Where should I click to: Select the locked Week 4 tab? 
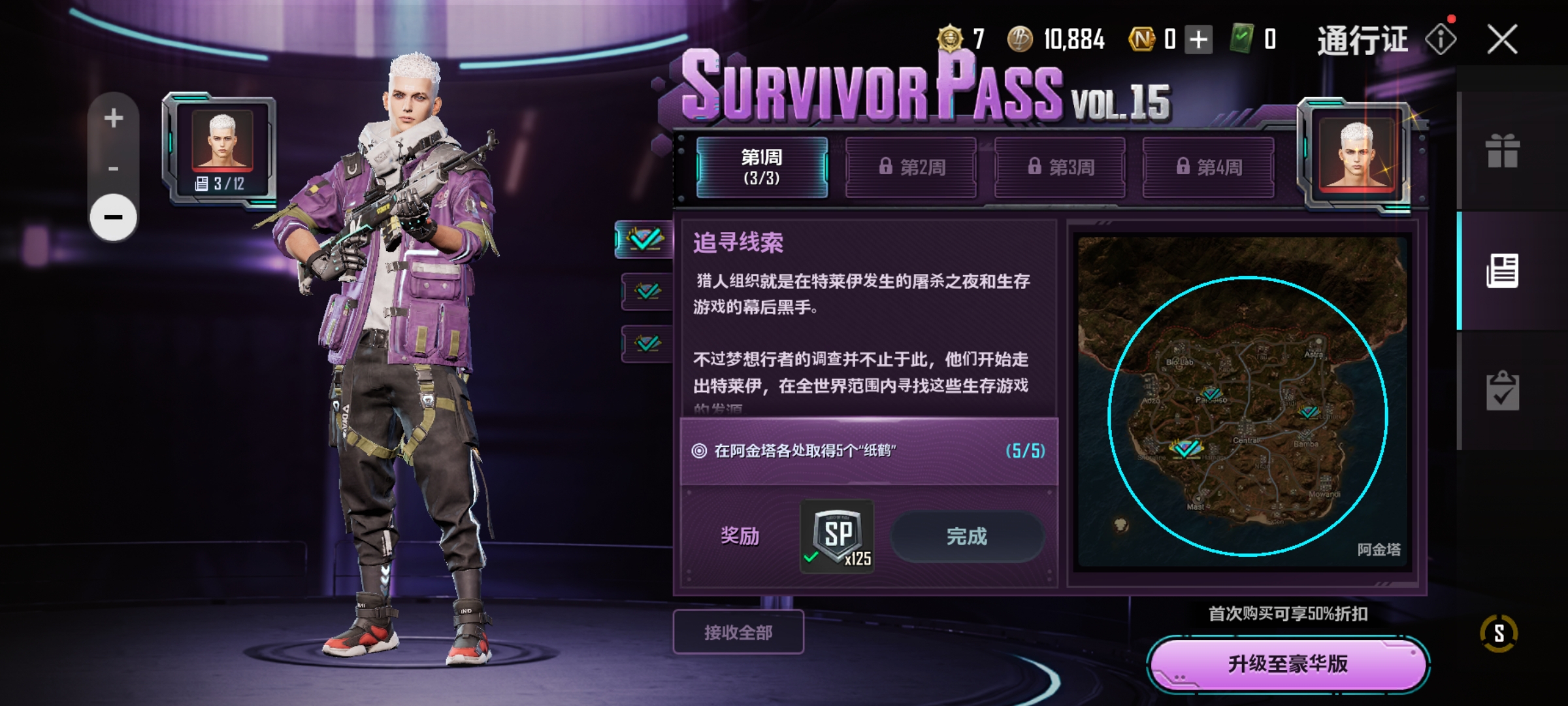[x=1208, y=167]
